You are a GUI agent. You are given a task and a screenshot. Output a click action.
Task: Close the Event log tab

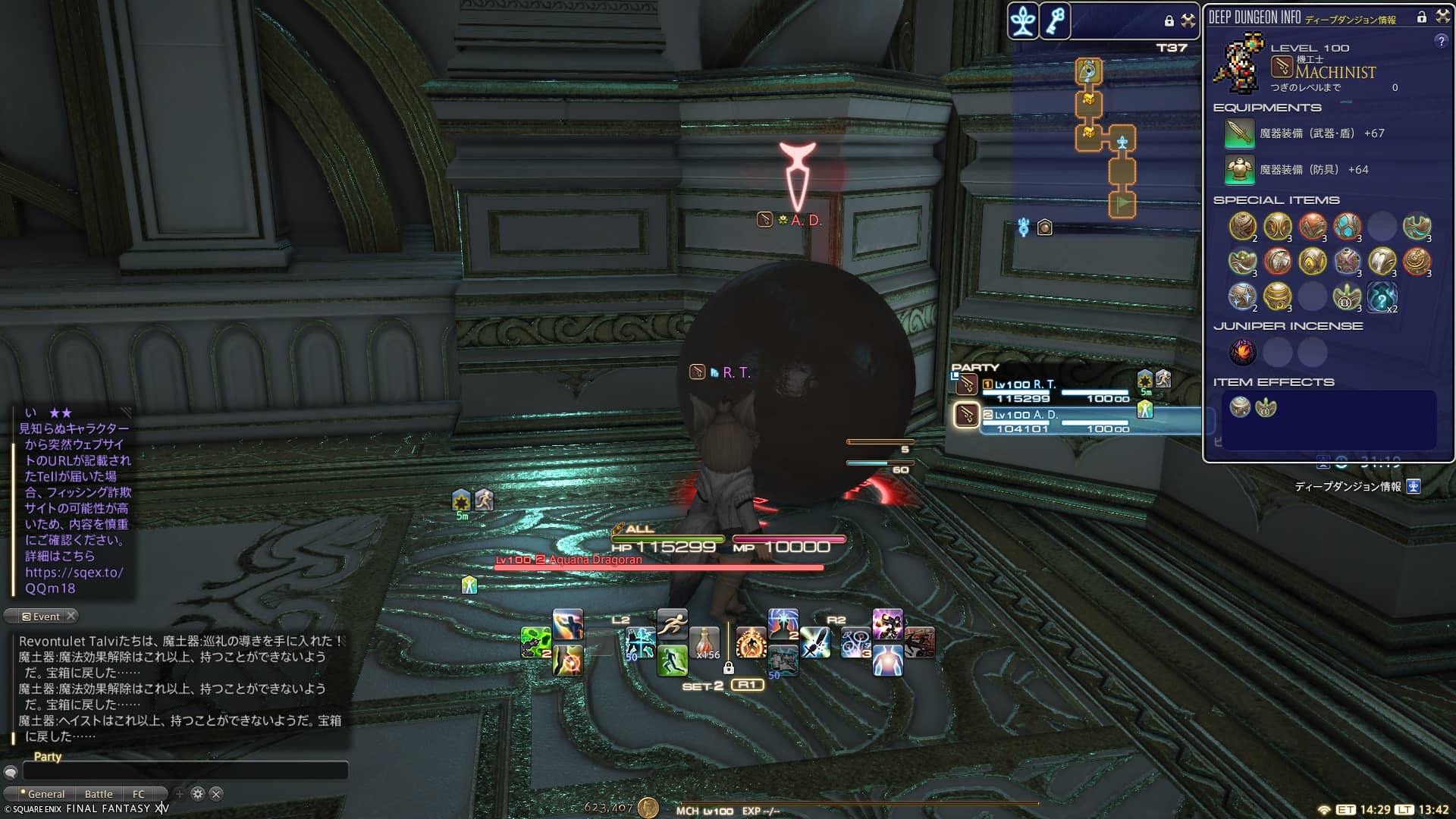pyautogui.click(x=71, y=616)
